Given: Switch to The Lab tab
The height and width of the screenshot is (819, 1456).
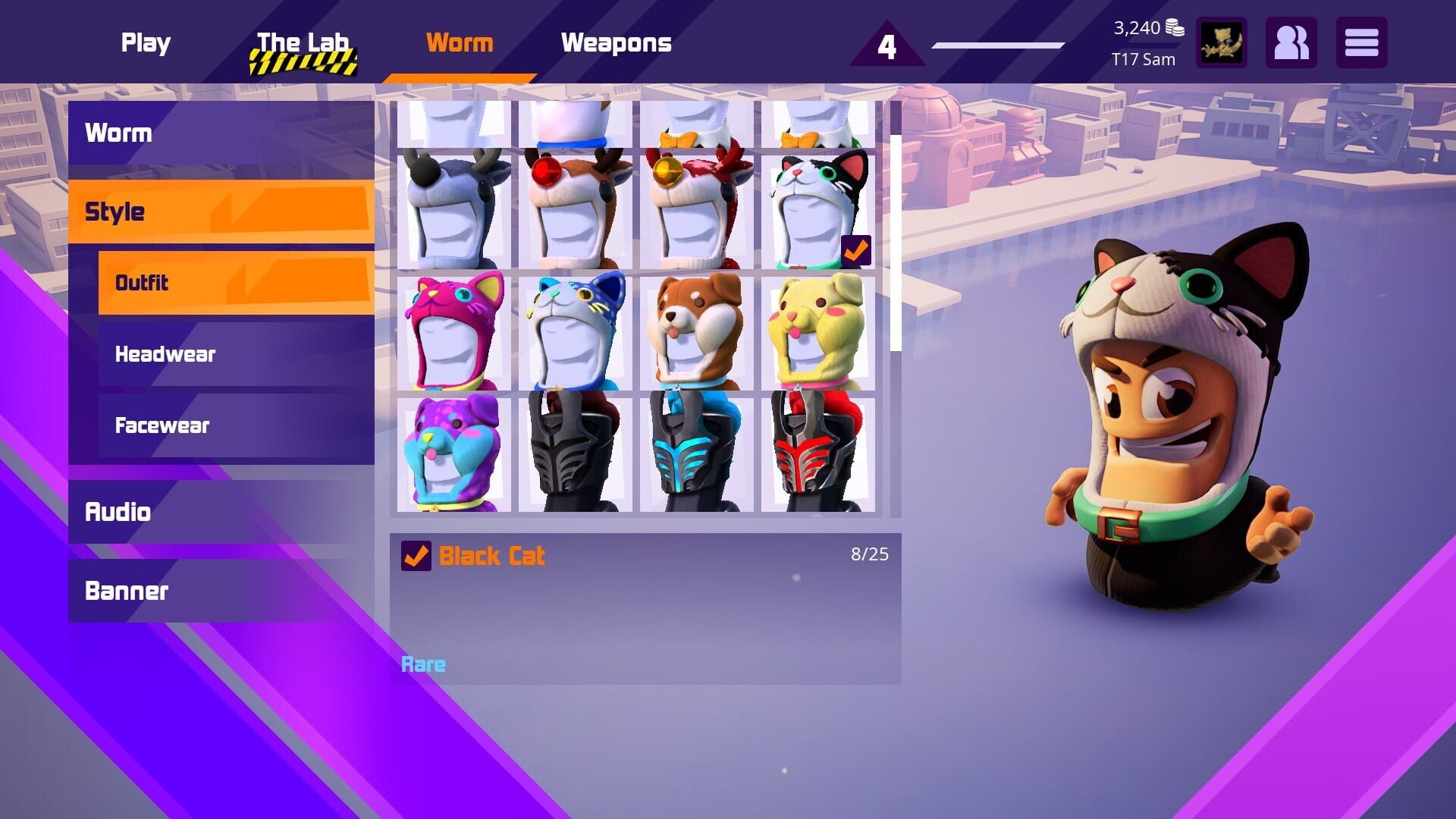Looking at the screenshot, I should coord(302,43).
